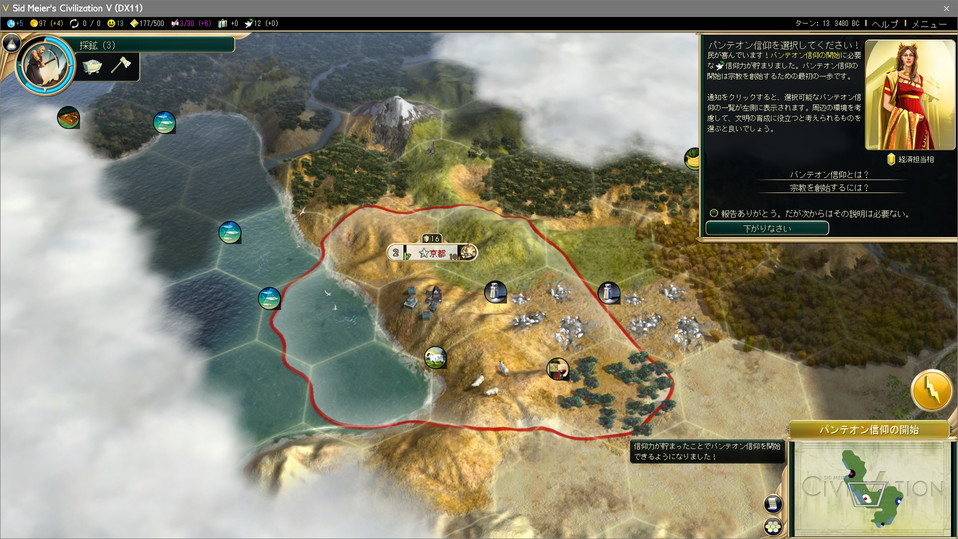958x539 pixels.
Task: Open the ヘルプ help menu
Action: [x=886, y=23]
